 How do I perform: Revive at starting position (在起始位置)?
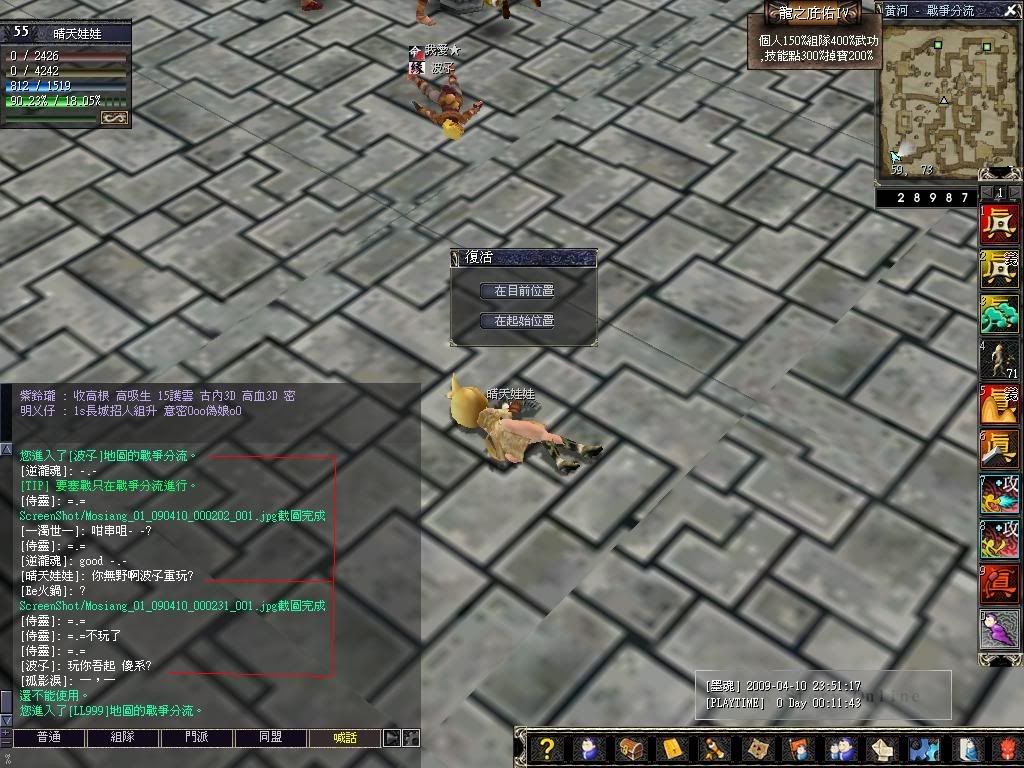coord(523,321)
